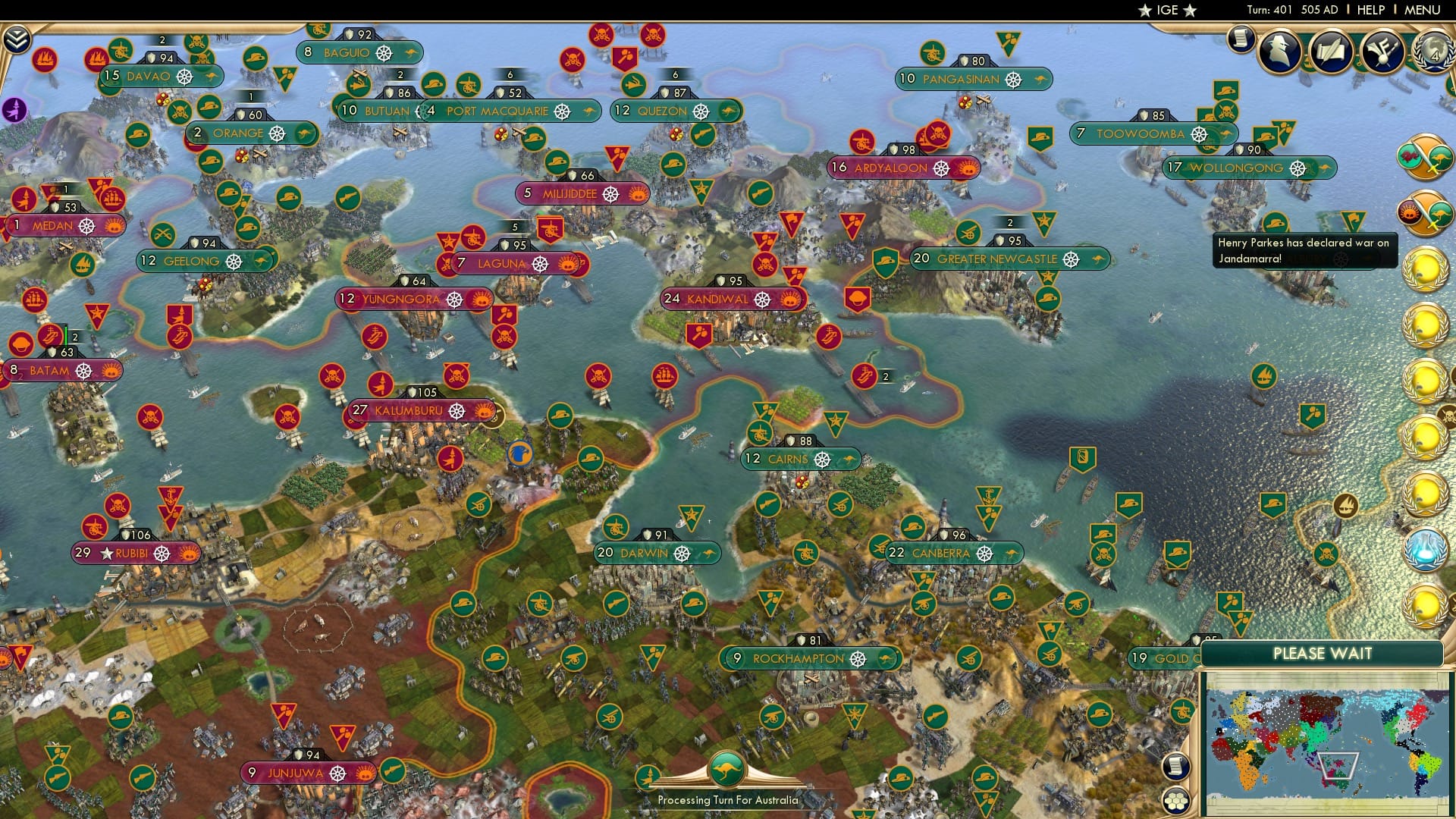The height and width of the screenshot is (819, 1456).
Task: Select the Kalumburu city name
Action: pyautogui.click(x=408, y=409)
